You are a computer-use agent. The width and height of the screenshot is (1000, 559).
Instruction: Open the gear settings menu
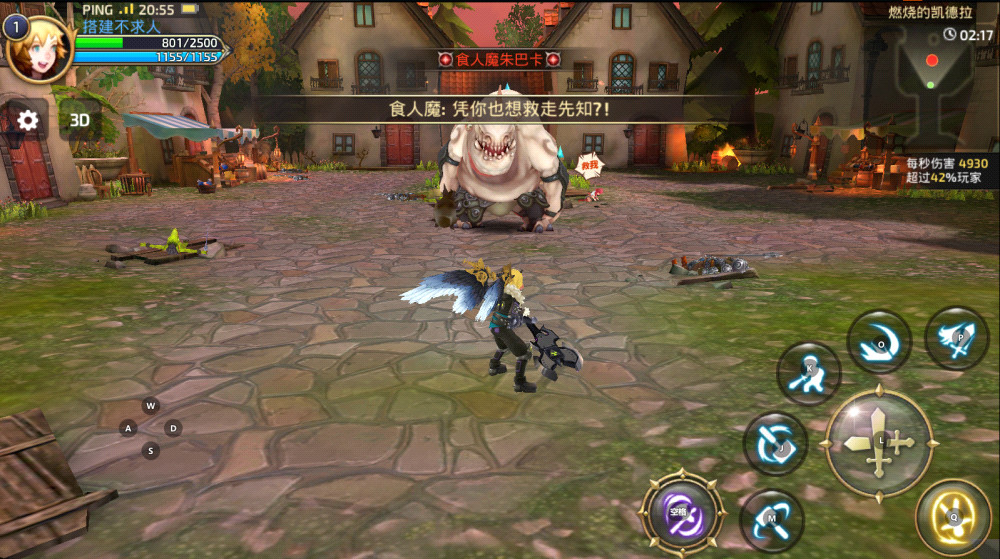[x=28, y=121]
